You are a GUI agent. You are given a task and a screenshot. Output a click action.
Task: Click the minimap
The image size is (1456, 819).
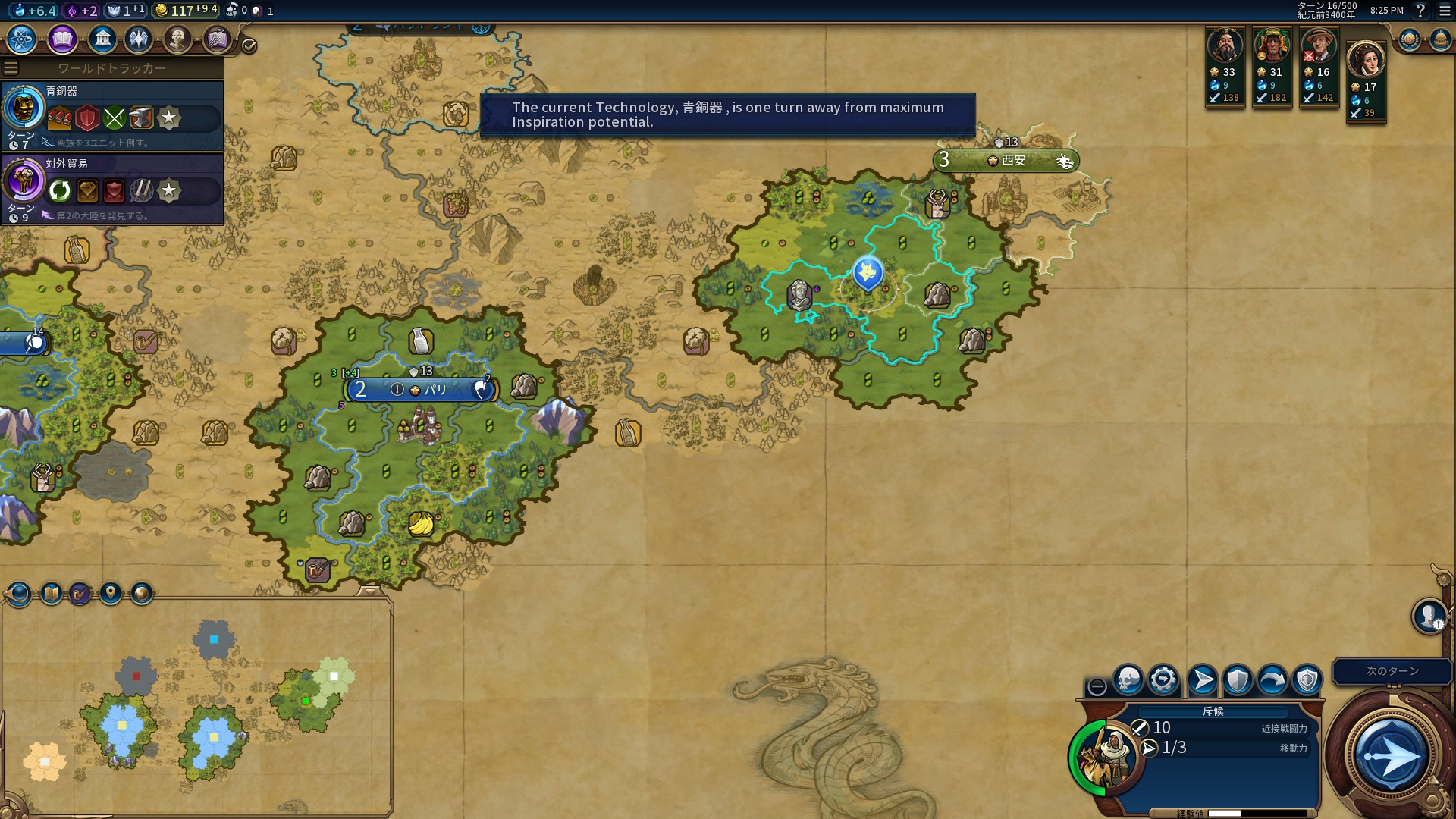197,705
